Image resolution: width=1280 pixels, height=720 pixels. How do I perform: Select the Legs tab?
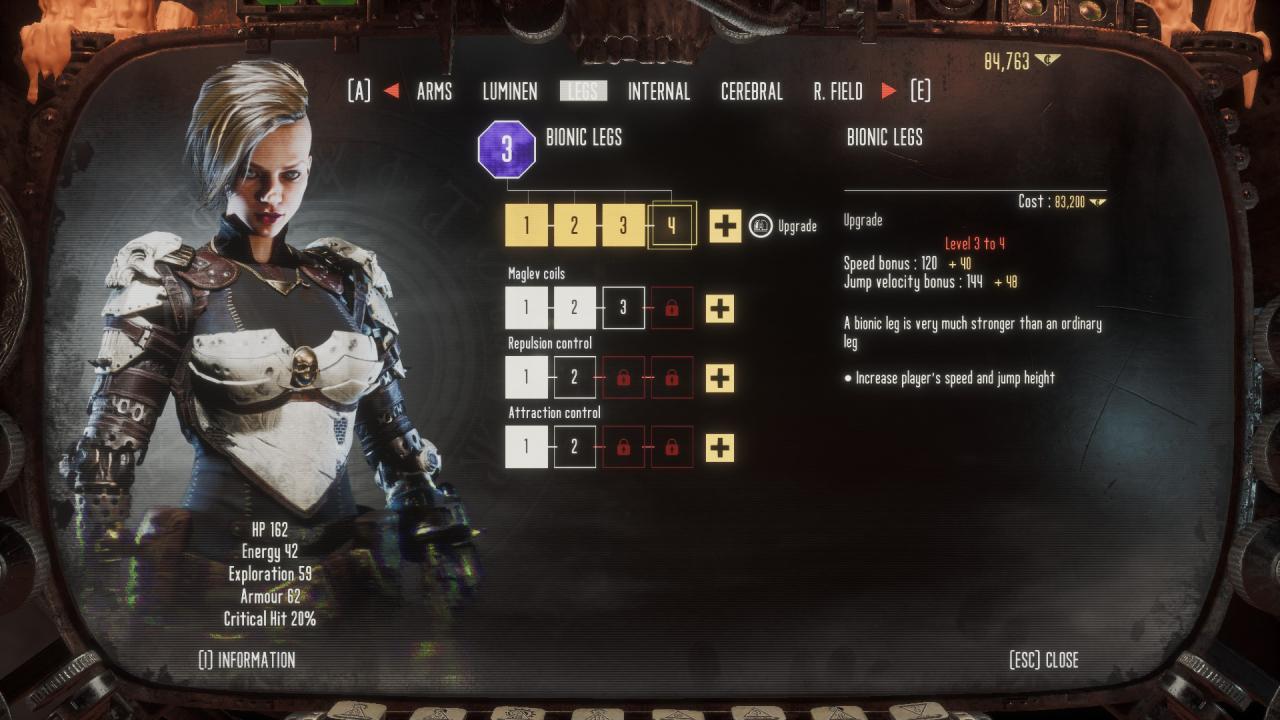click(583, 92)
